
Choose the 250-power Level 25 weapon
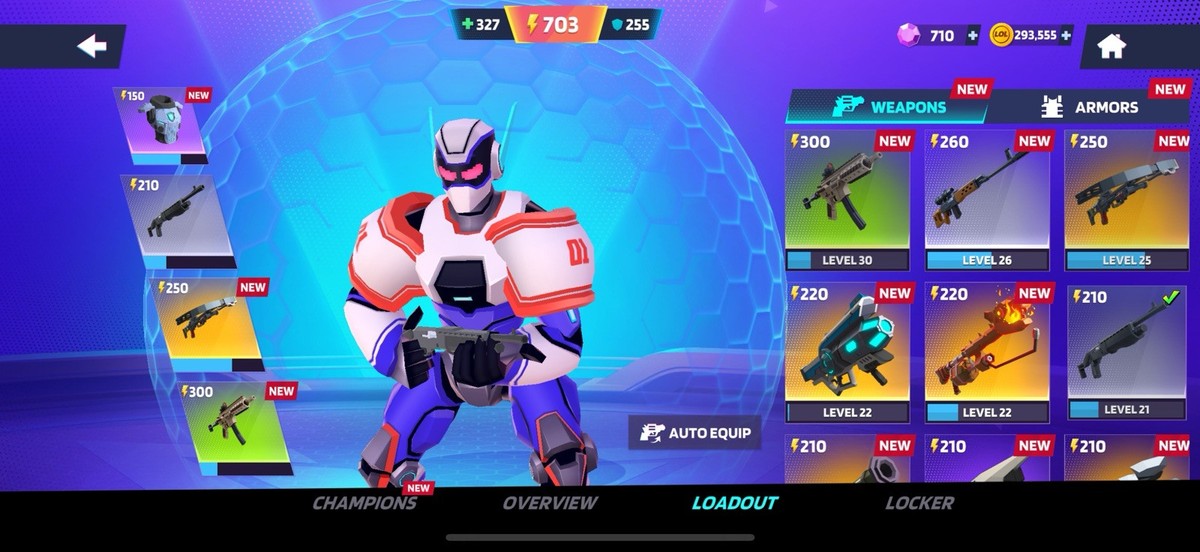pyautogui.click(x=1126, y=200)
